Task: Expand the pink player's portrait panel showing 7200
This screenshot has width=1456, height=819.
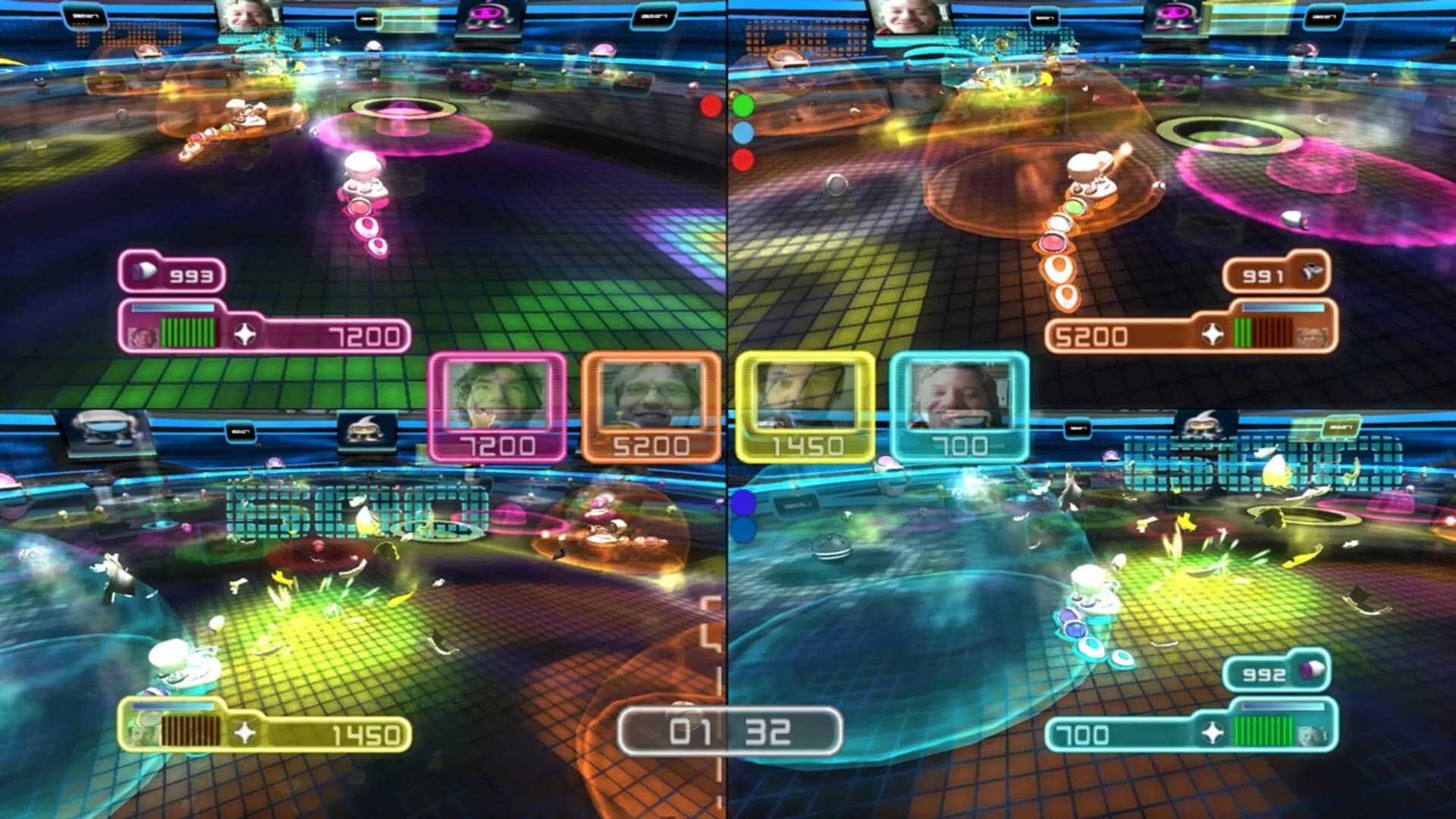Action: (498, 406)
